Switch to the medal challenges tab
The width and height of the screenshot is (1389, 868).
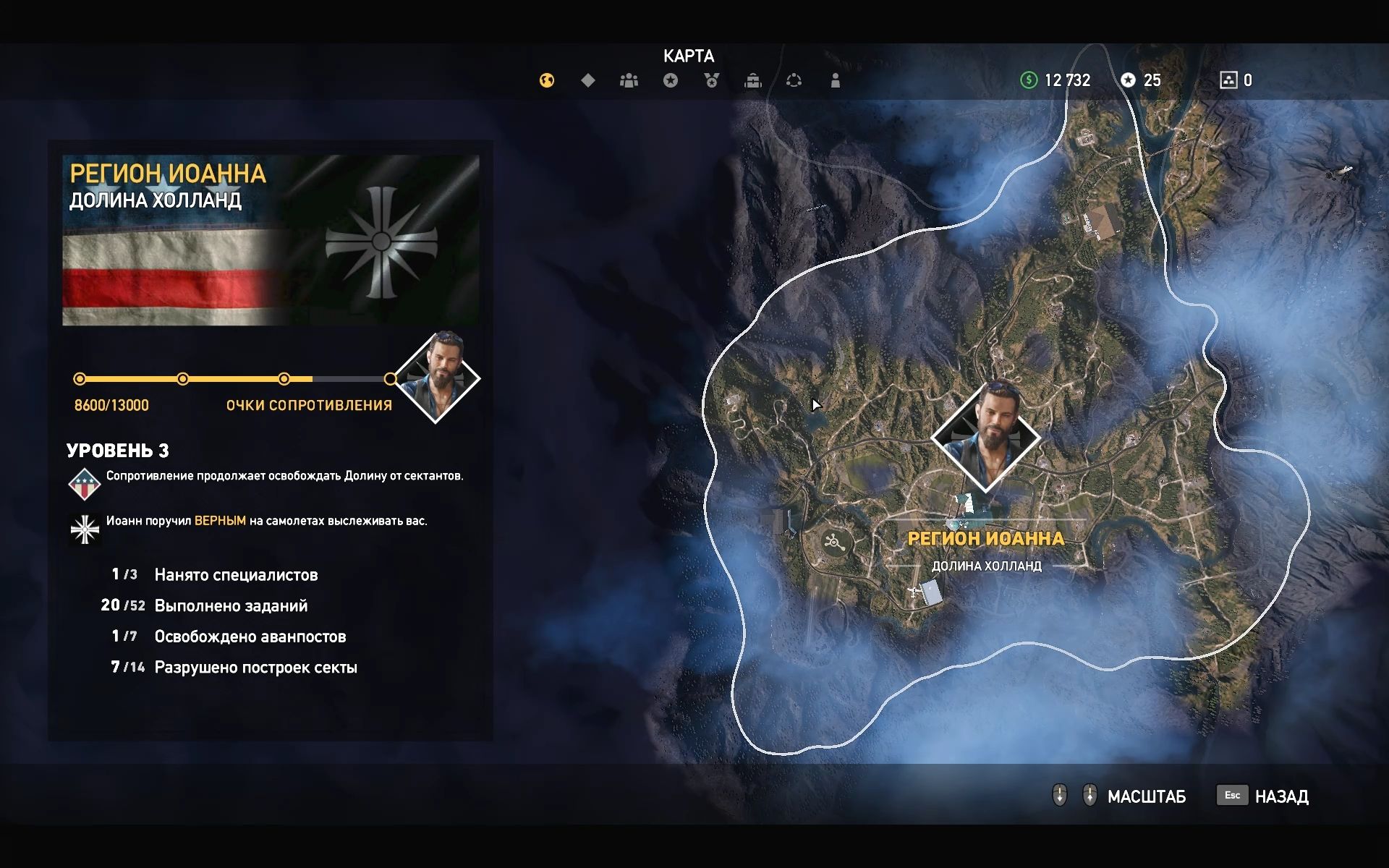click(712, 80)
